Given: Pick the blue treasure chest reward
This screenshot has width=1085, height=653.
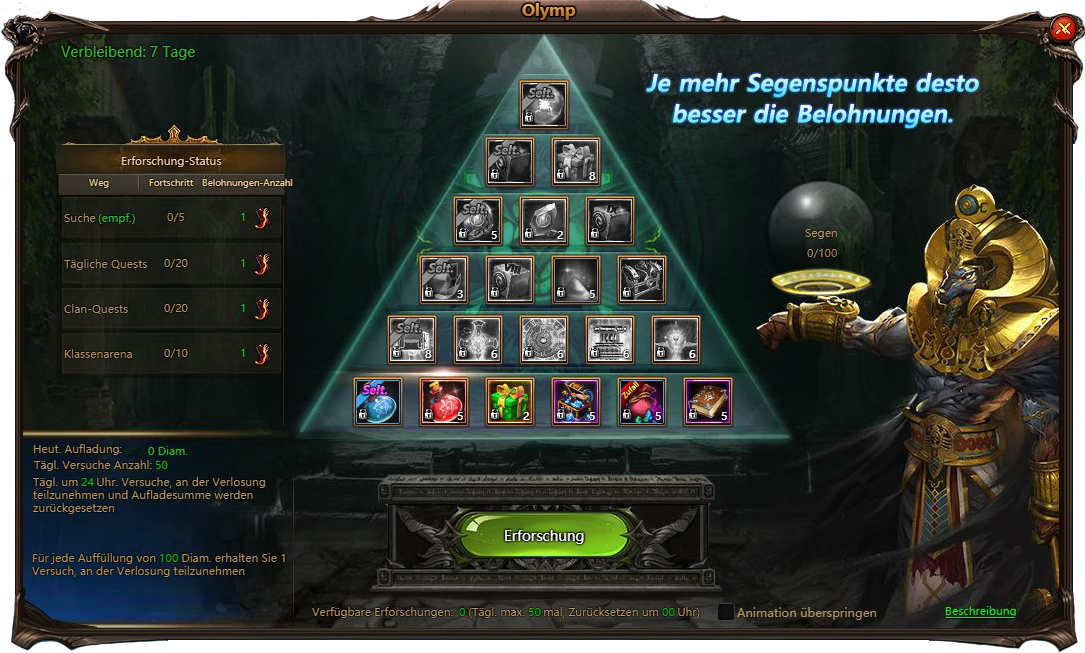Looking at the screenshot, I should point(576,401).
